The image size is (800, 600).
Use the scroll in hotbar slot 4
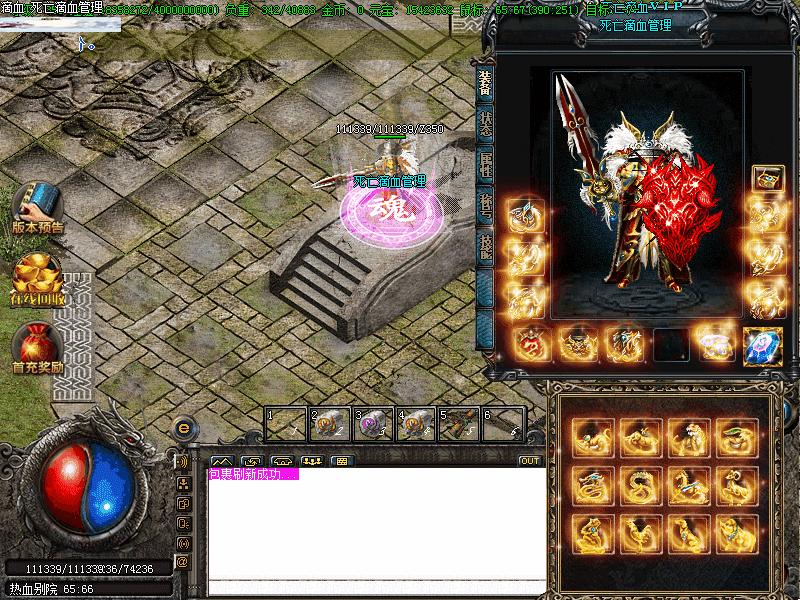click(x=416, y=424)
